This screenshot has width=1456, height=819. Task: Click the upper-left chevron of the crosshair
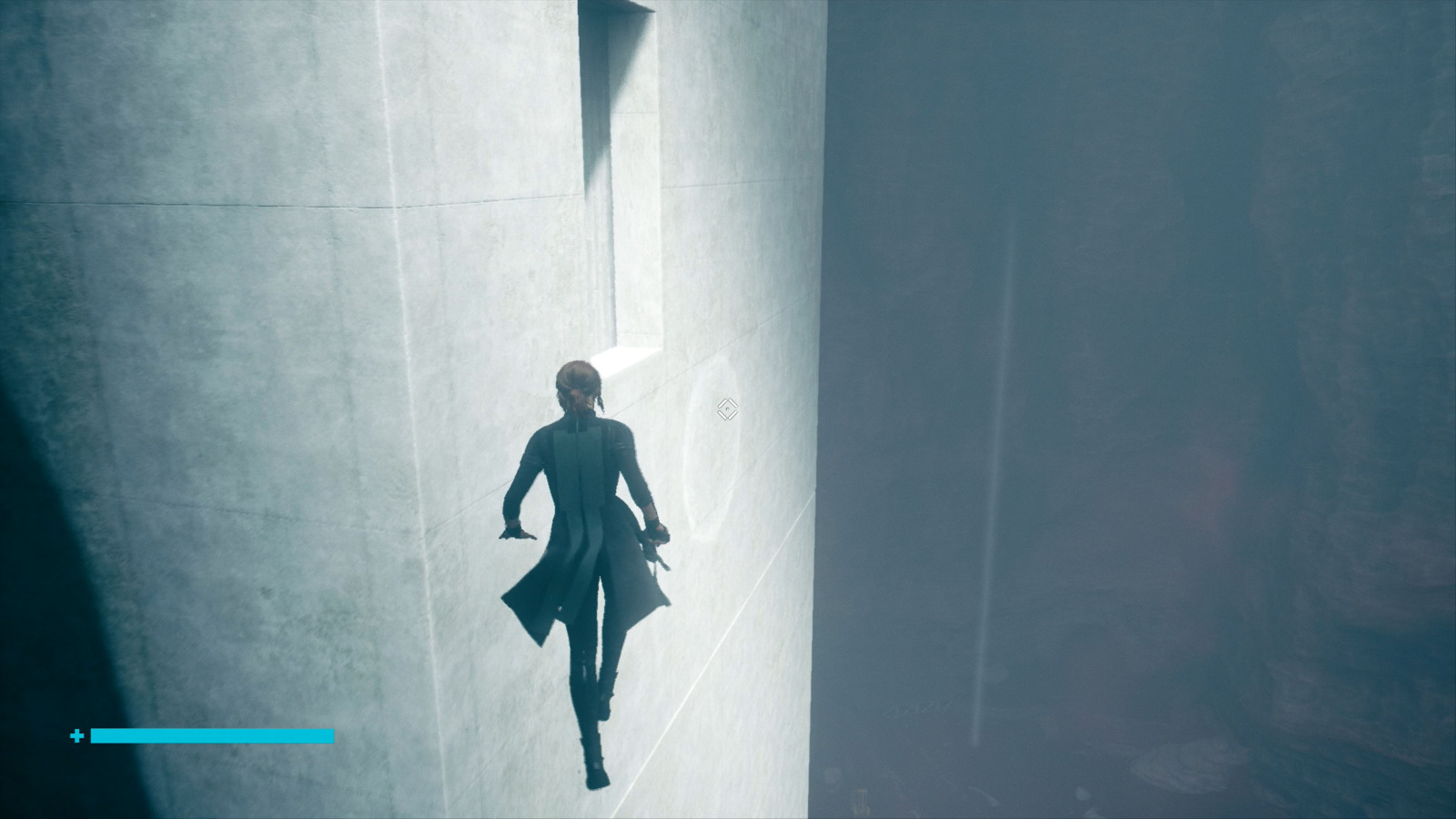point(723,402)
